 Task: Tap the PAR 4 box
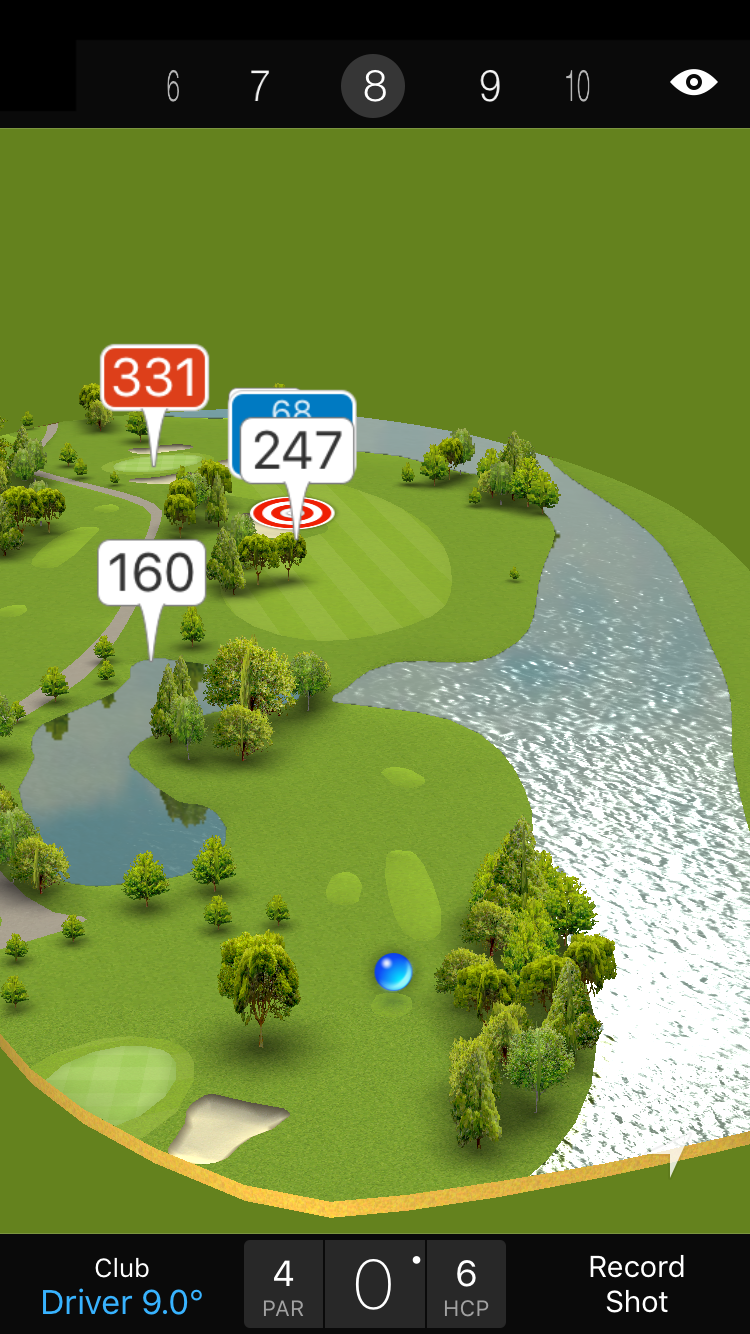tap(284, 1285)
